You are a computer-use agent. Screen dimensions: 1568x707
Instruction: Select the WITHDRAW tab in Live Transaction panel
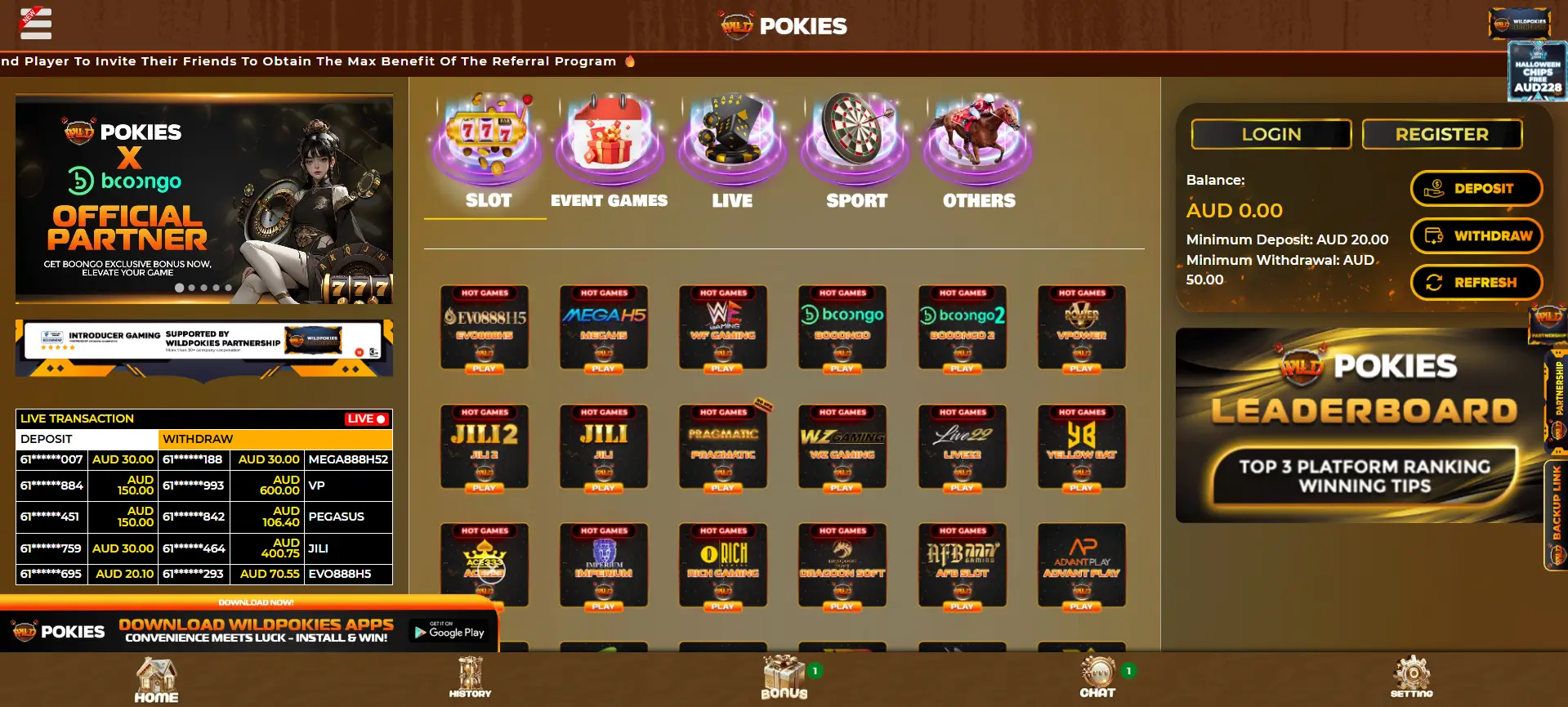pos(199,439)
